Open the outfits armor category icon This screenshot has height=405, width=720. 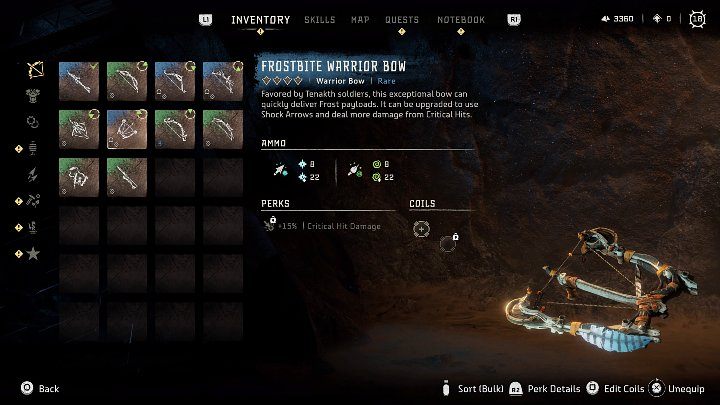tap(35, 96)
